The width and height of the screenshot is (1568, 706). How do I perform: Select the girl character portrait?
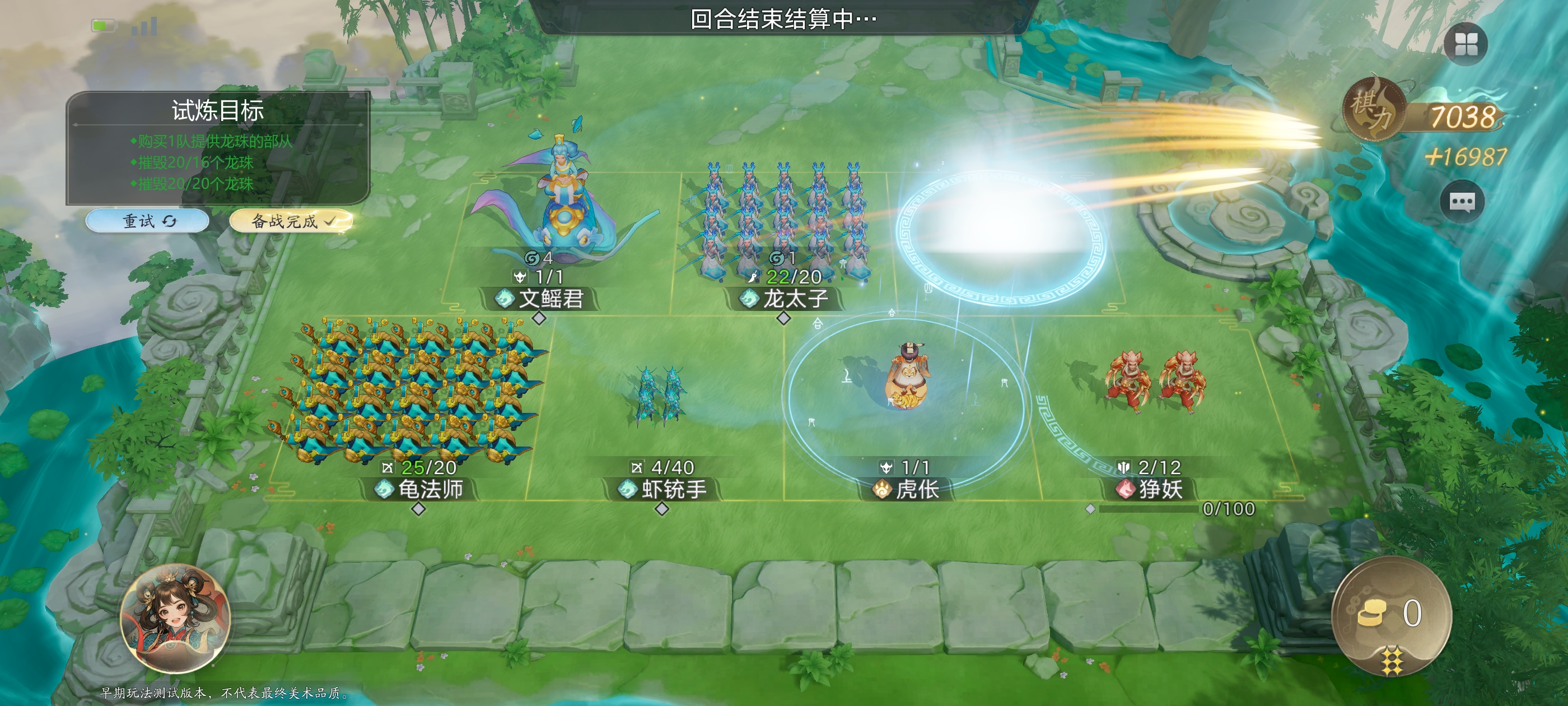pyautogui.click(x=175, y=618)
